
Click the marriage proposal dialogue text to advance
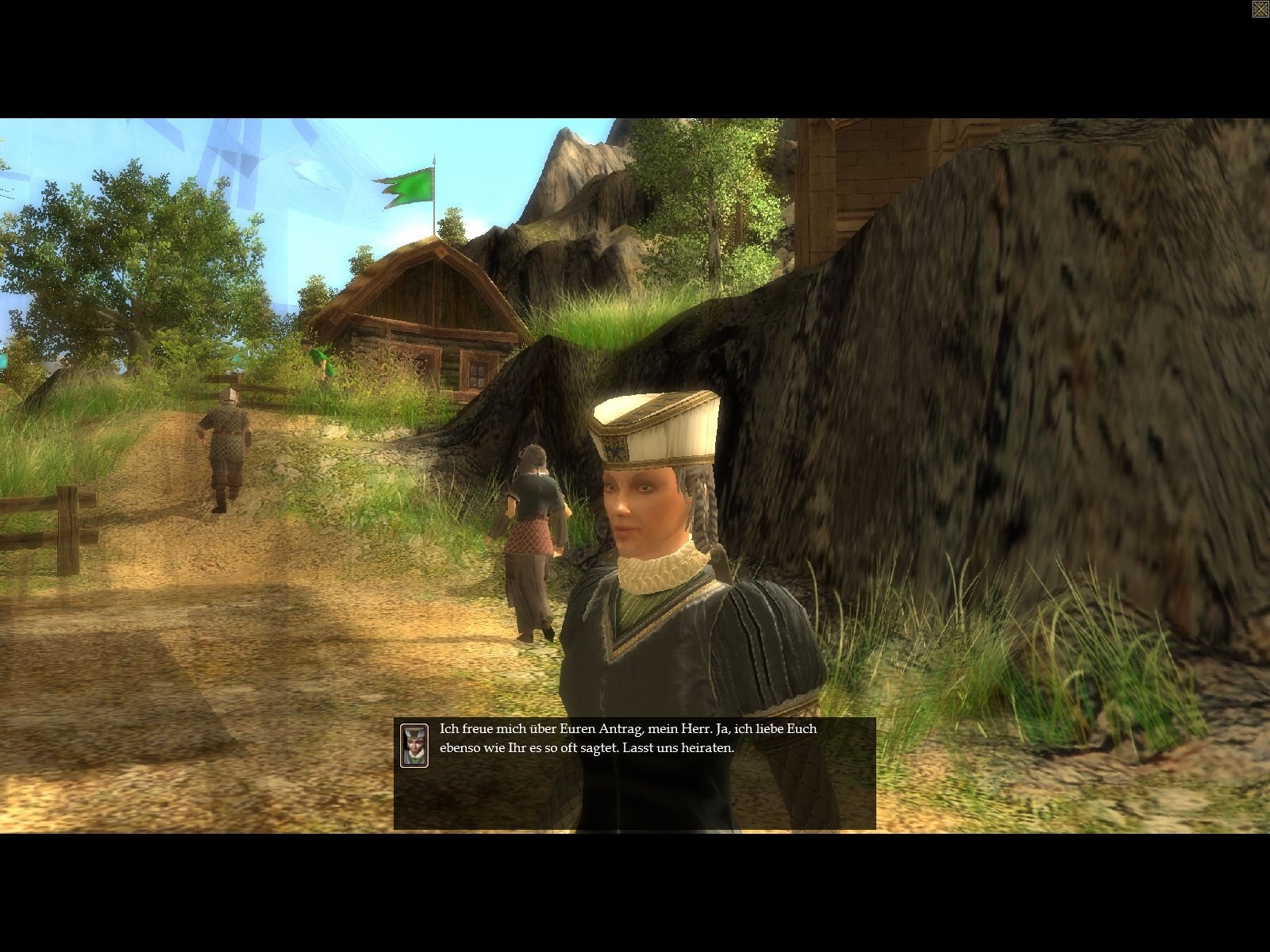coord(627,738)
